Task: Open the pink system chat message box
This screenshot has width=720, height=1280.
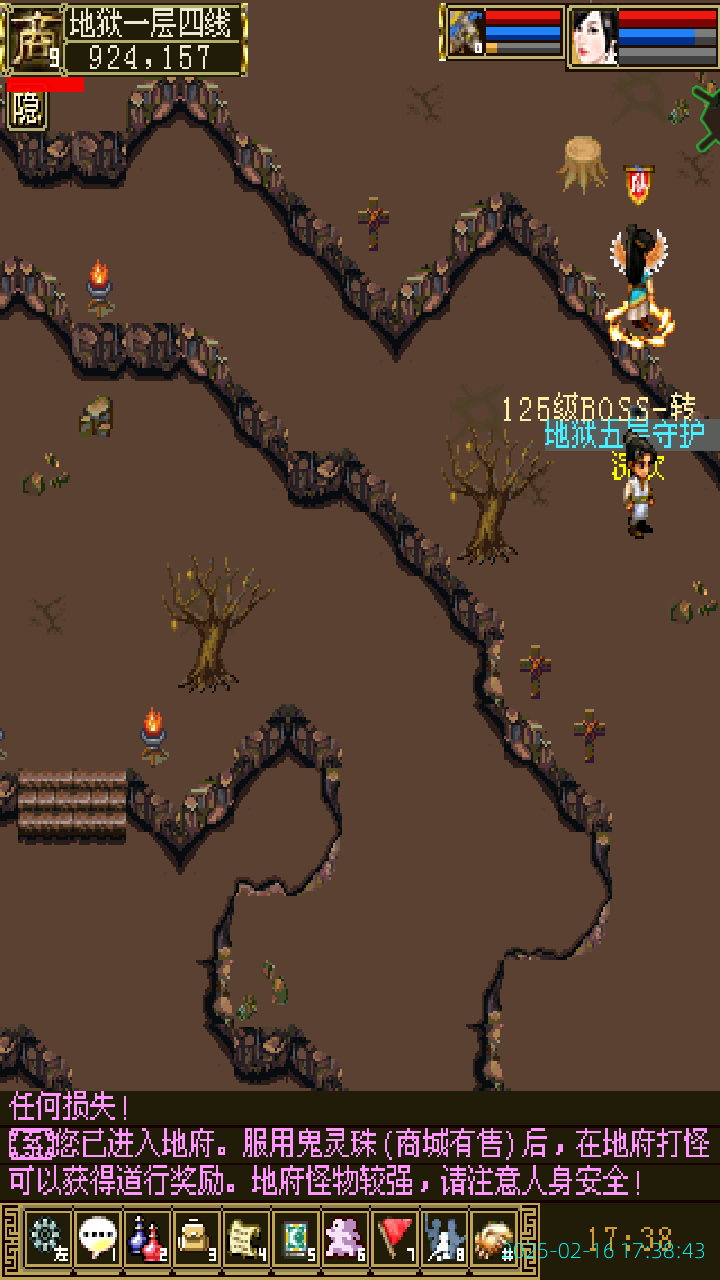Action: pyautogui.click(x=360, y=1146)
